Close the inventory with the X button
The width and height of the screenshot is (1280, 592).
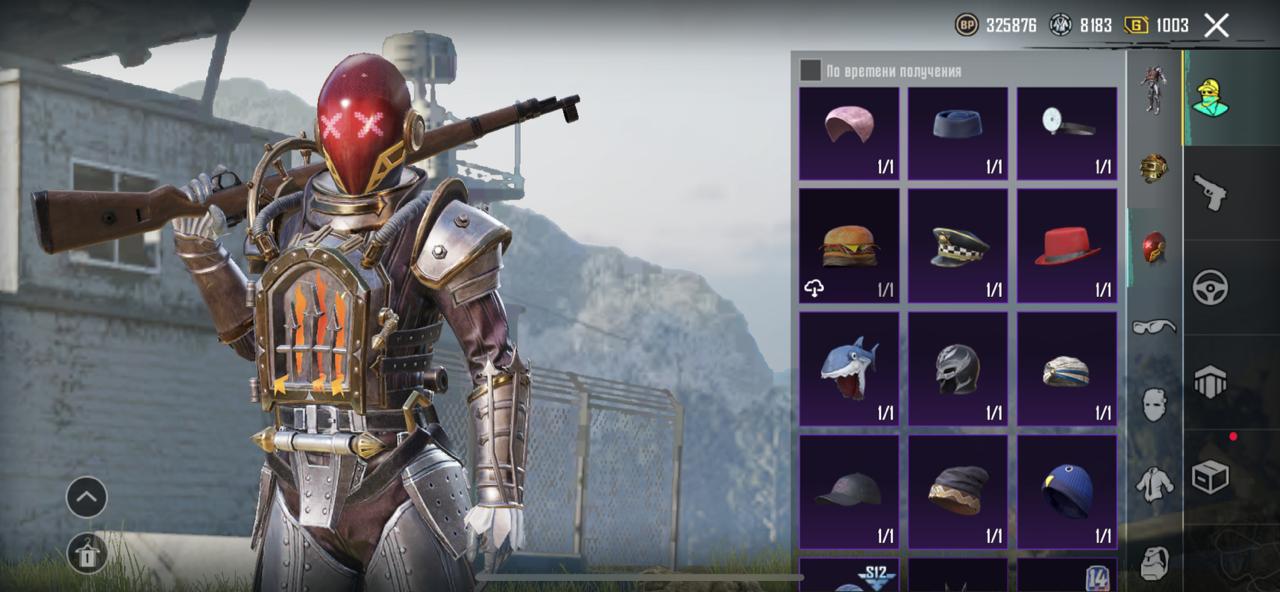click(x=1216, y=26)
